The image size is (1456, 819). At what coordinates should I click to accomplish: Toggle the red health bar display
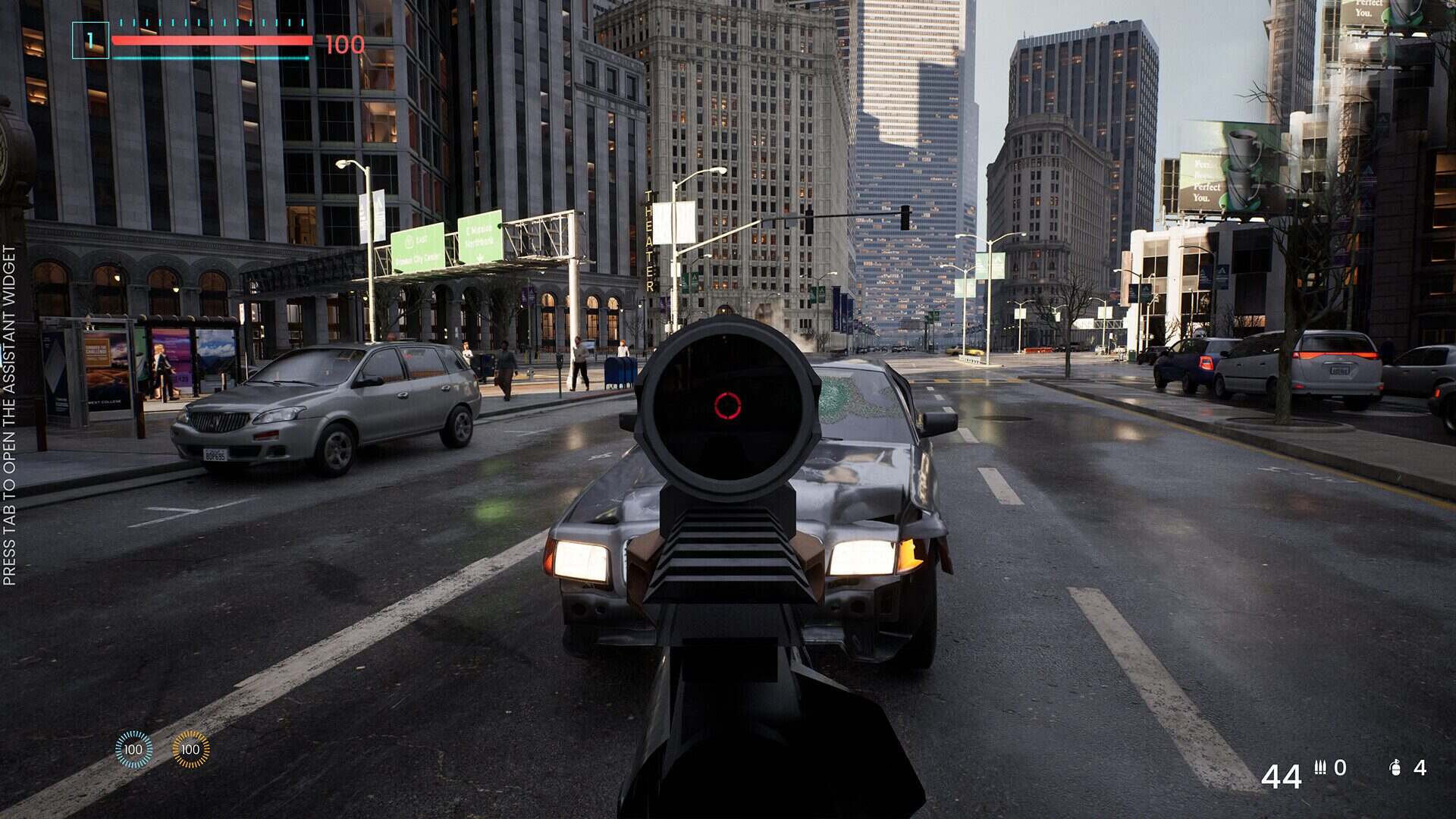pos(211,42)
